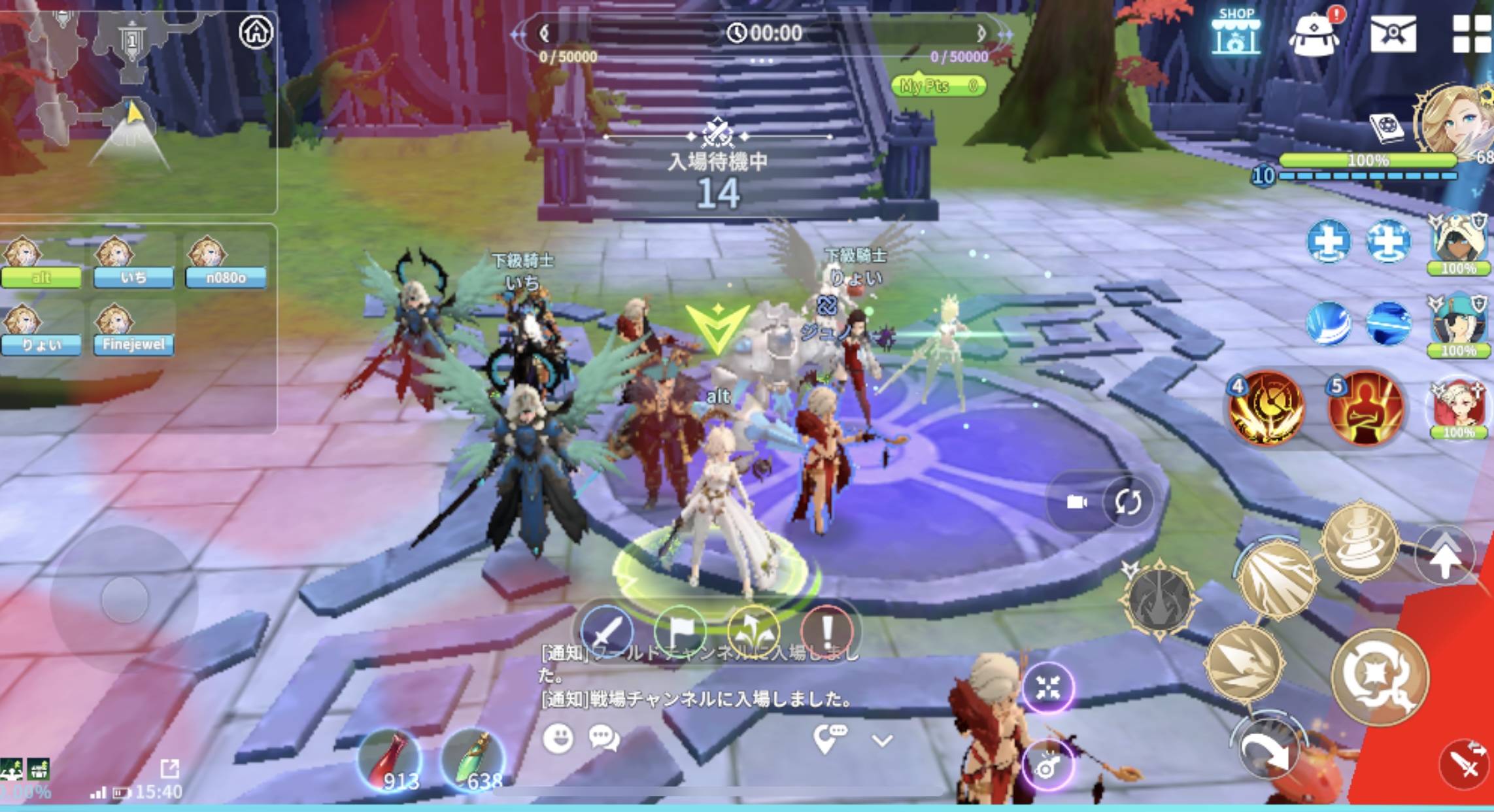Viewport: 1494px width, 812px height.
Task: Activate the tornado skill
Action: tap(1360, 541)
